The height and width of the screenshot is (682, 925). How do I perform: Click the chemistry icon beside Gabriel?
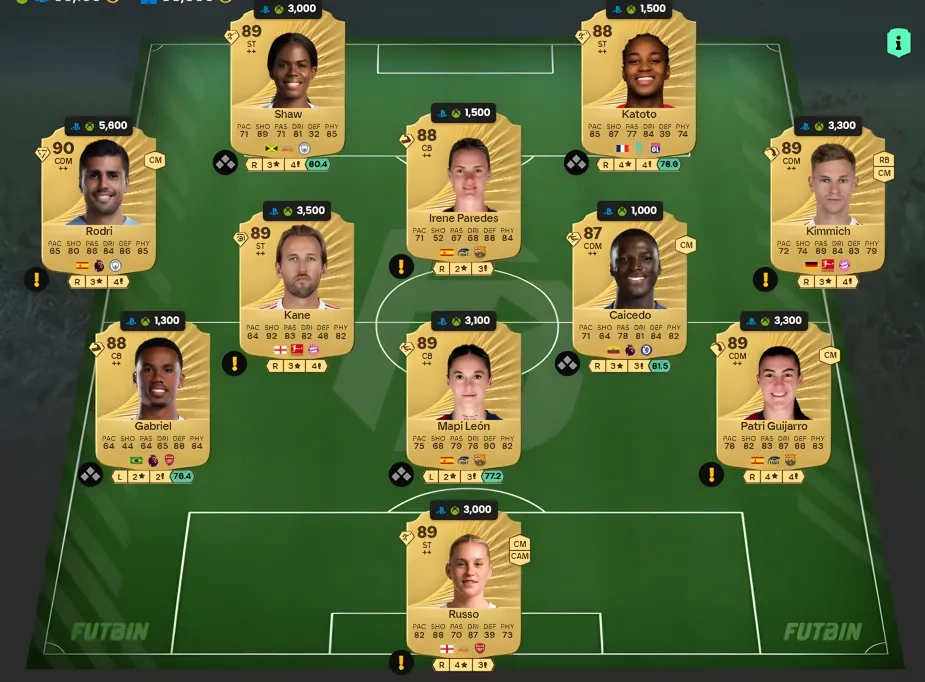[x=91, y=474]
